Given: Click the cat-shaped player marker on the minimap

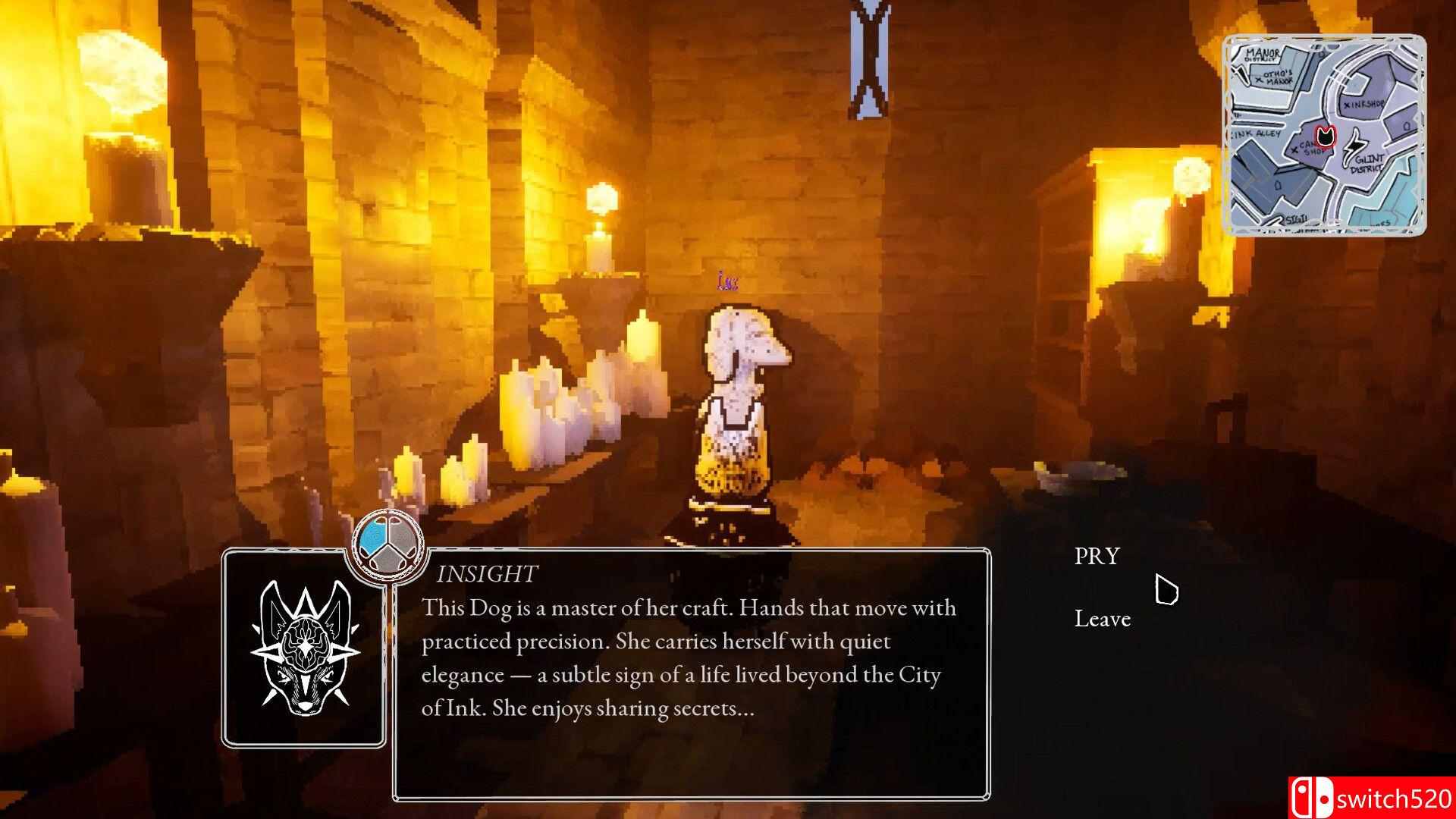Looking at the screenshot, I should click(x=1325, y=136).
